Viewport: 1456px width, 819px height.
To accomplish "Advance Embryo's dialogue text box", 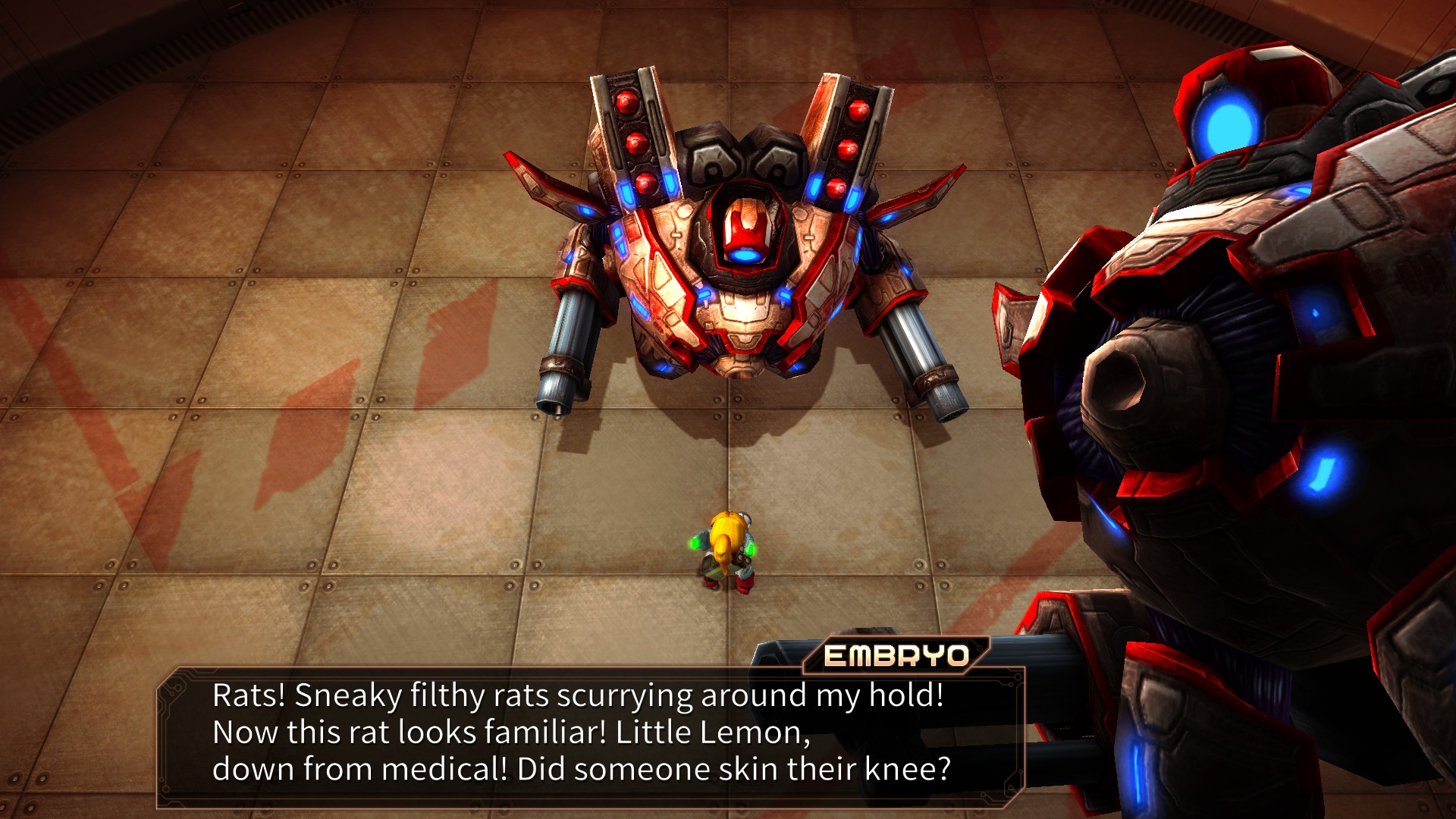I will [590, 733].
